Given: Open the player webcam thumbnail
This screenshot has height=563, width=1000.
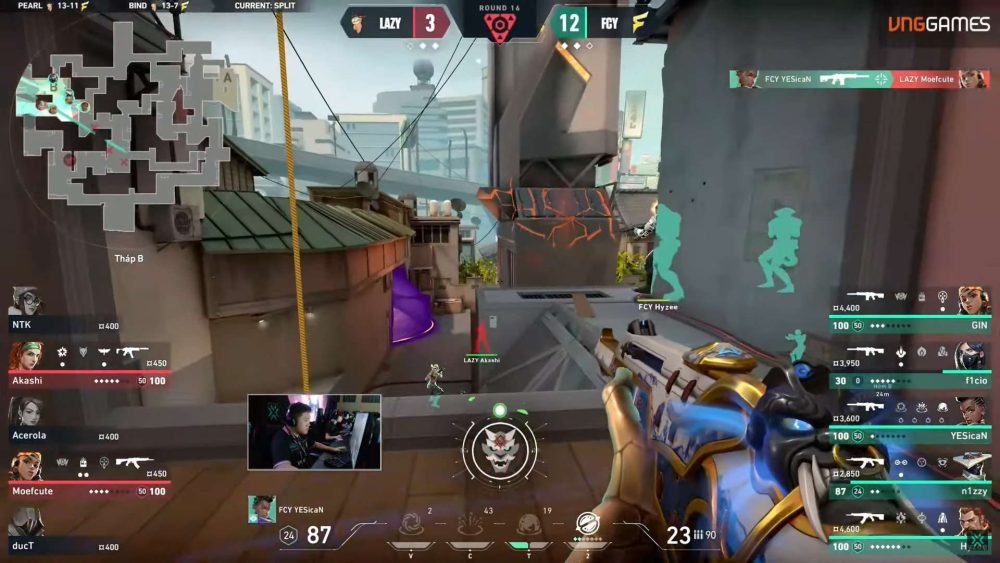Looking at the screenshot, I should (x=314, y=432).
